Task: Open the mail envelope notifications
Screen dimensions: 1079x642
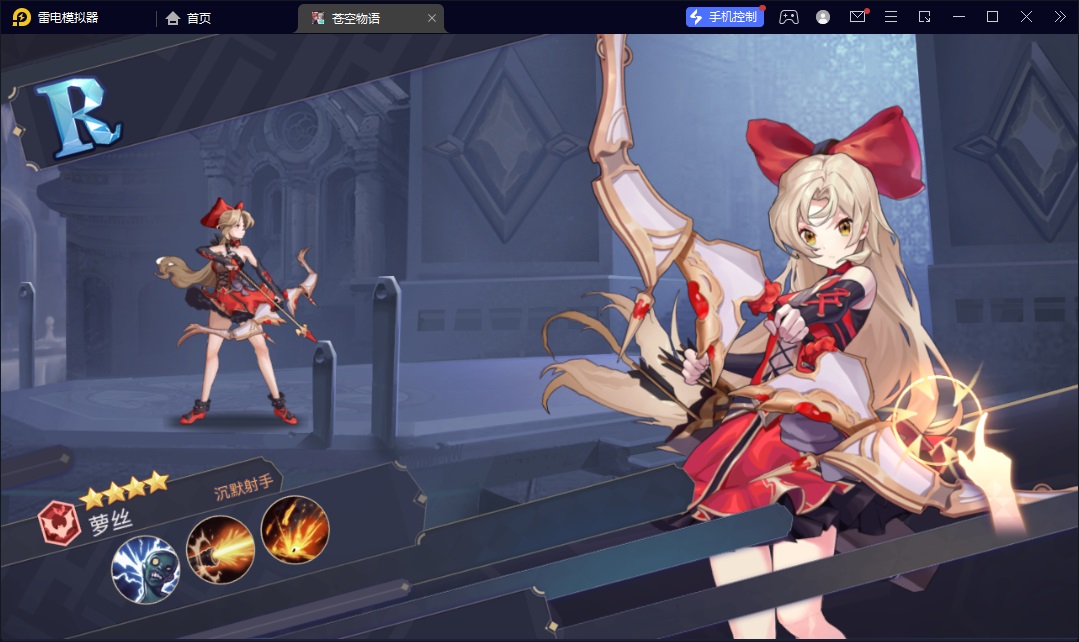Action: pyautogui.click(x=857, y=17)
